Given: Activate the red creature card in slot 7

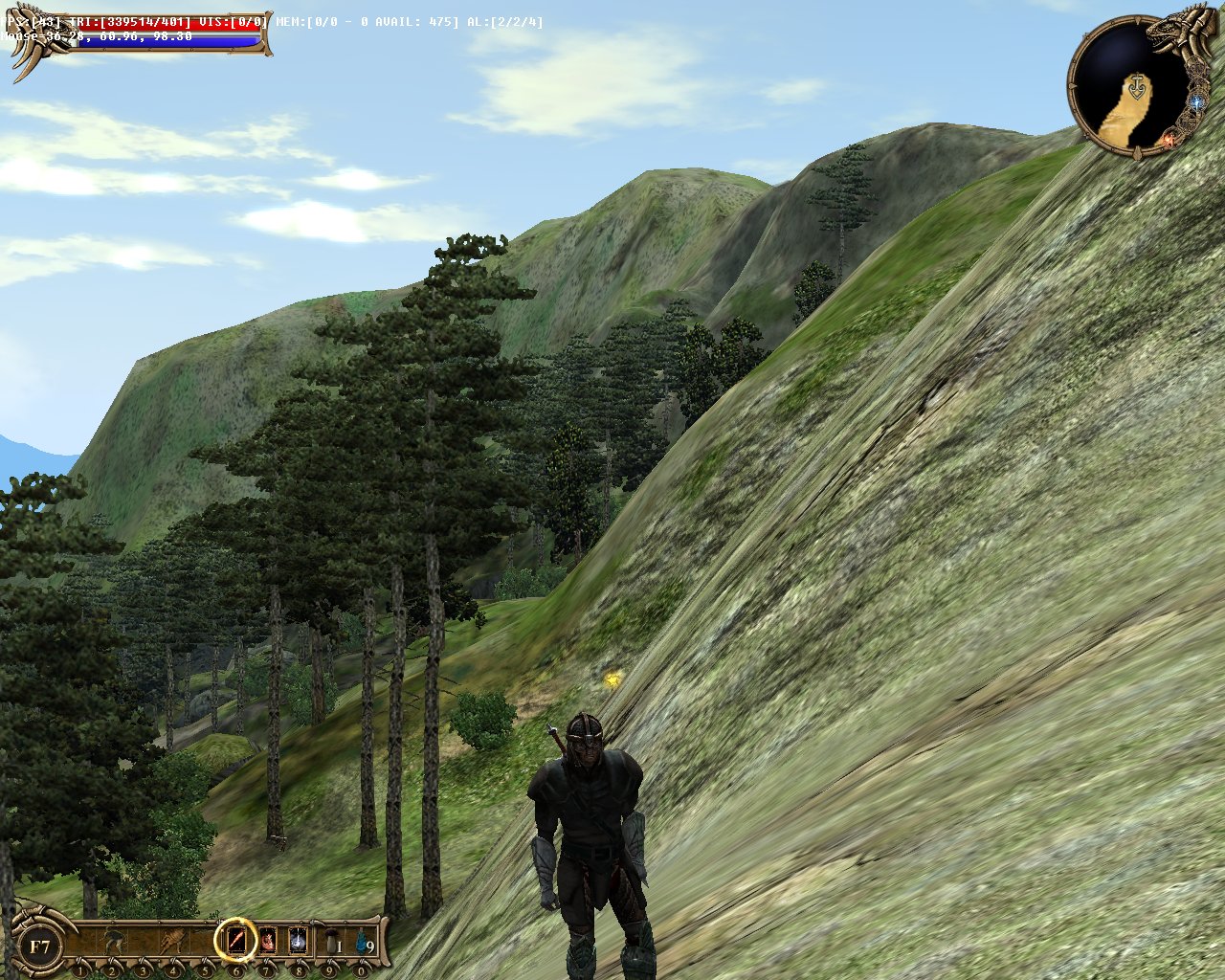Looking at the screenshot, I should point(268,940).
